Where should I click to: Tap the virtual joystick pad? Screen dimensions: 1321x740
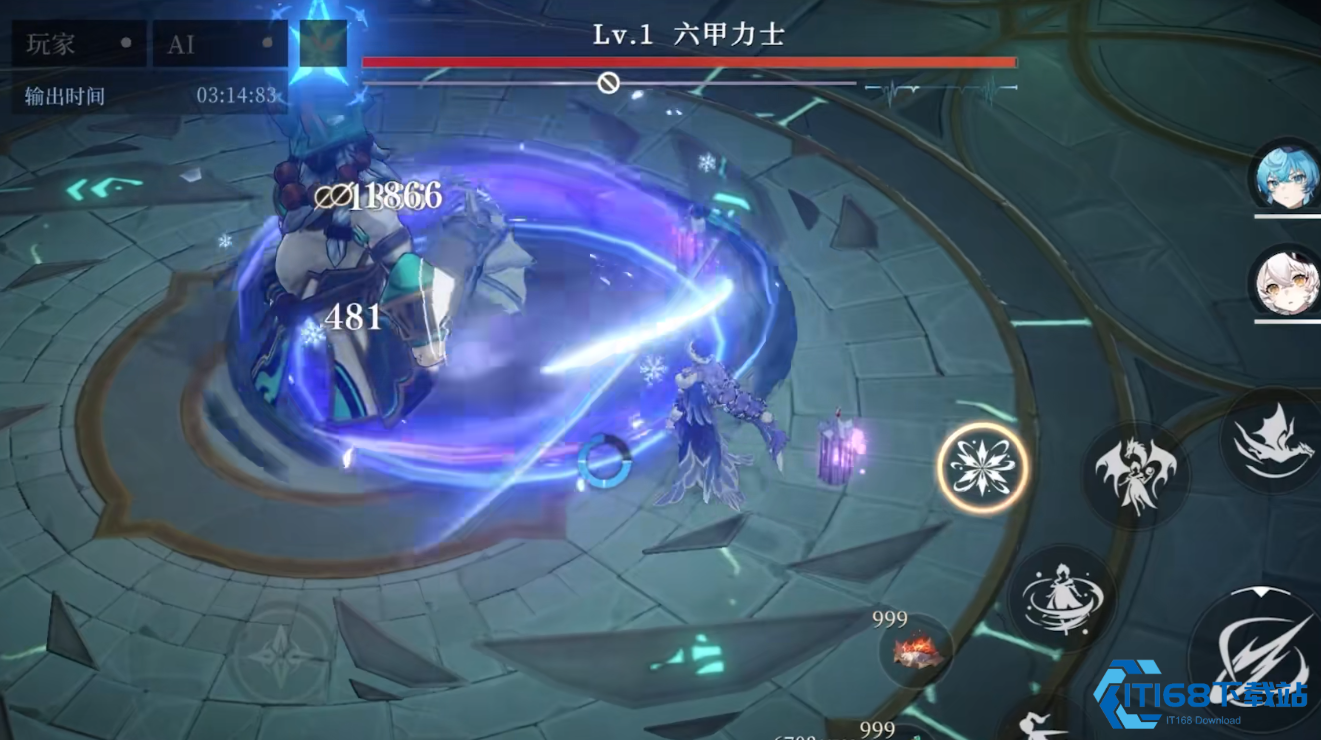click(279, 656)
